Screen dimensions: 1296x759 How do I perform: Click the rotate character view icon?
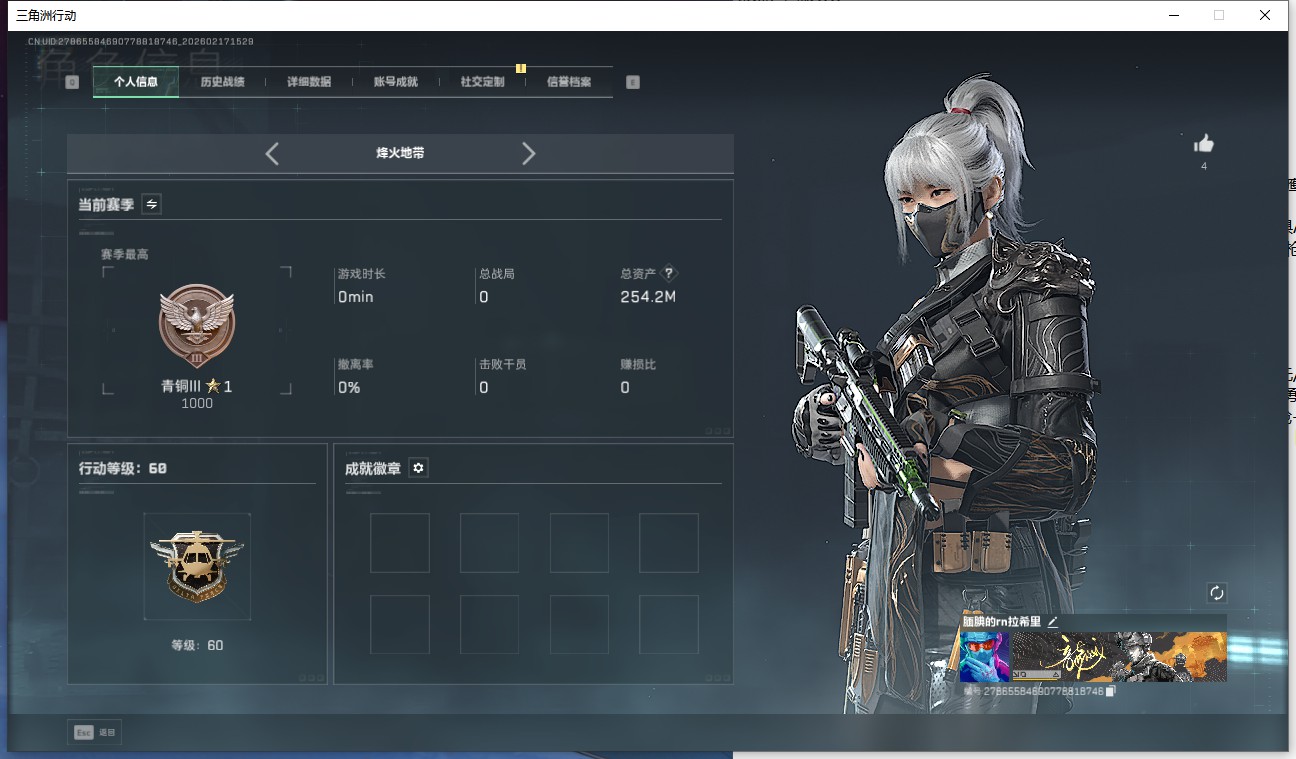point(1217,592)
